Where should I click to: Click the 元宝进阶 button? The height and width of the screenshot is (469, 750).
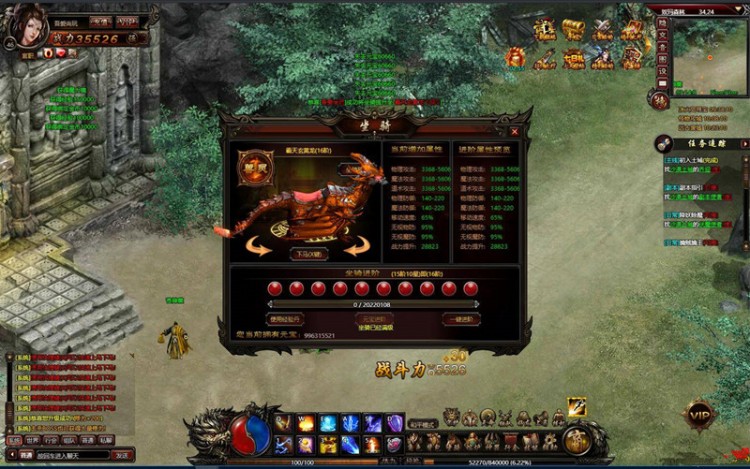(374, 319)
